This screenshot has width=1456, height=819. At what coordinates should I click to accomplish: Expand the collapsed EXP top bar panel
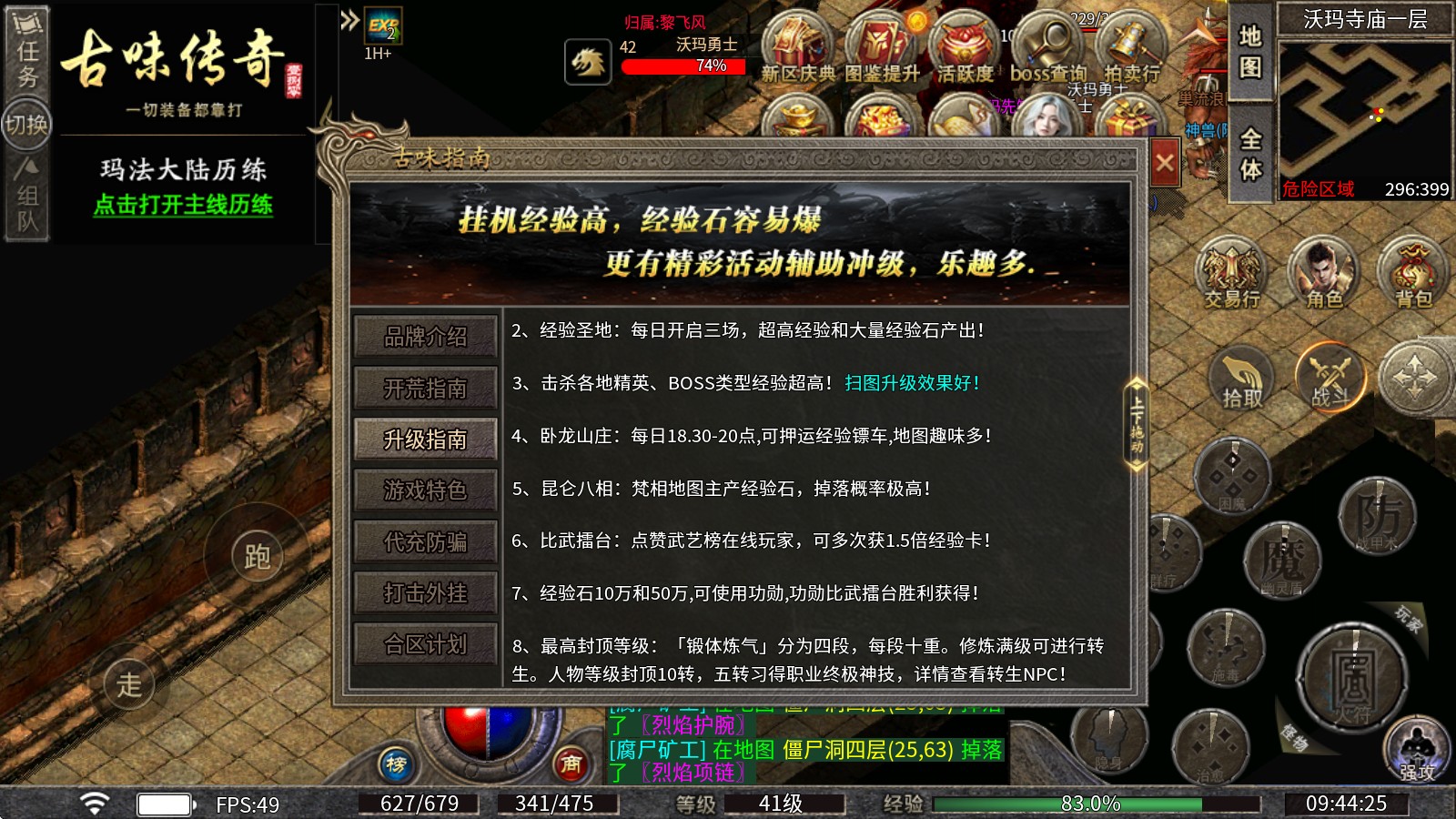coord(349,18)
